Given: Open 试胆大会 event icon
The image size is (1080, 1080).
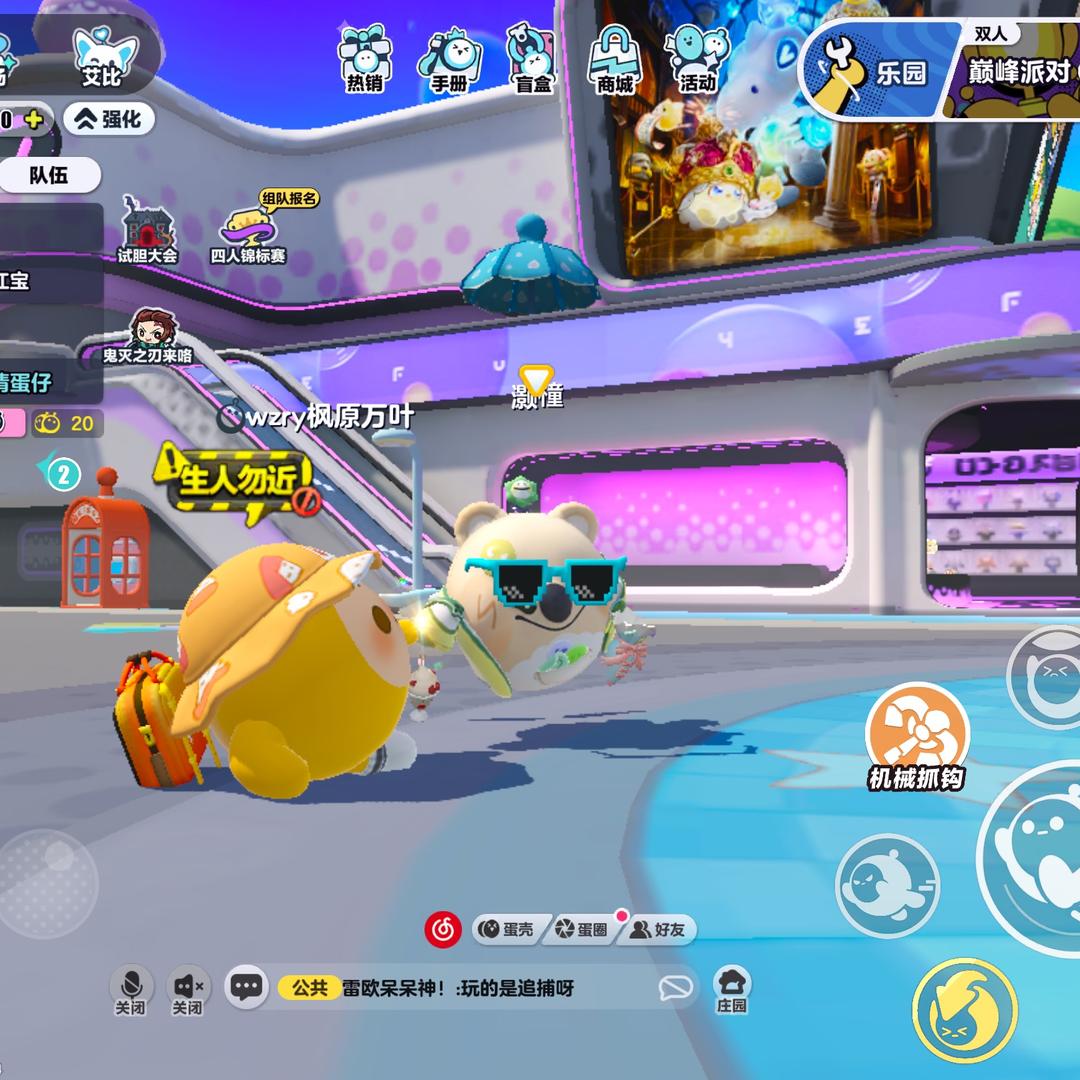Looking at the screenshot, I should pos(147,230).
